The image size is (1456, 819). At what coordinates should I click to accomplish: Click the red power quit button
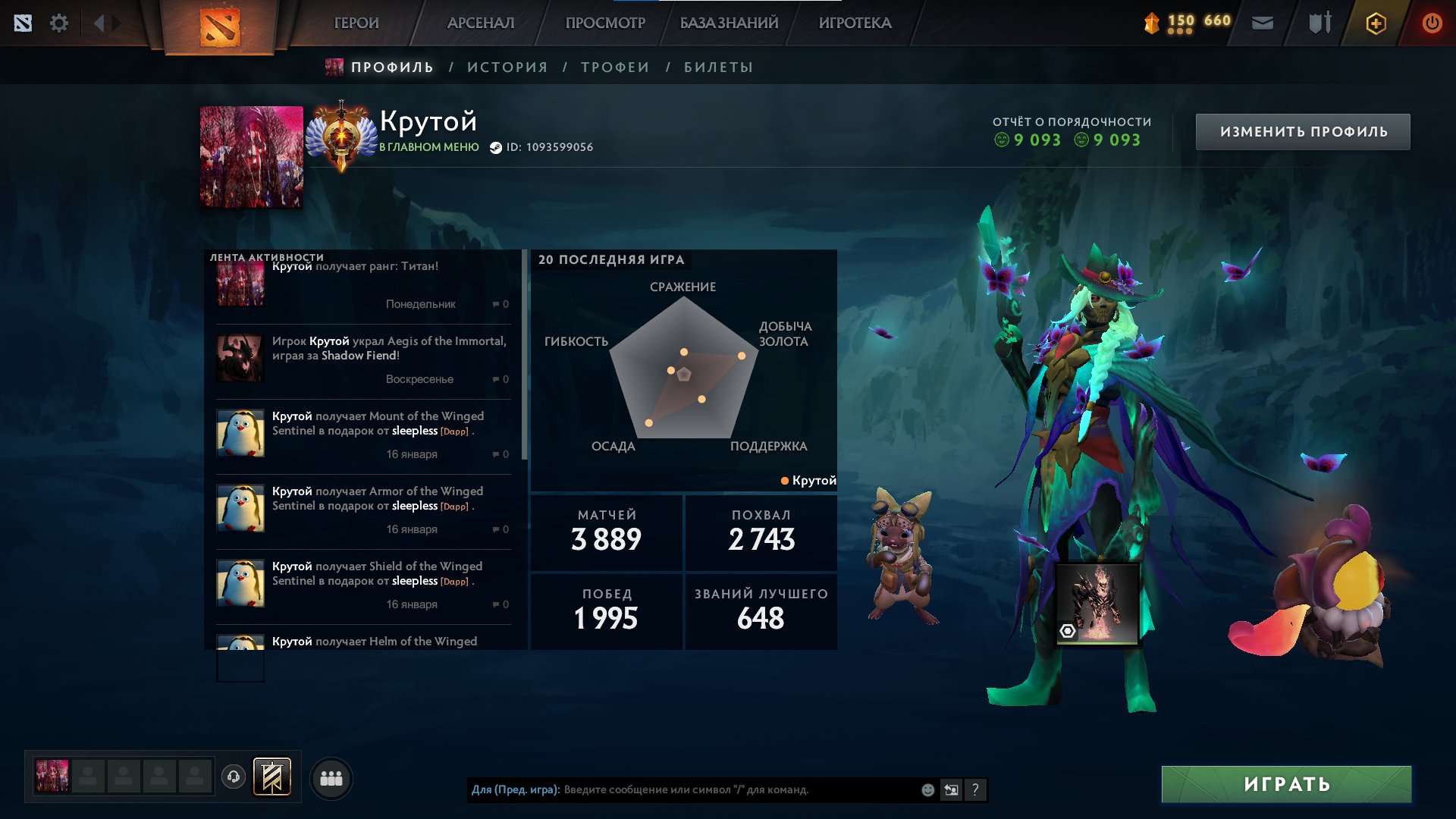[1432, 23]
